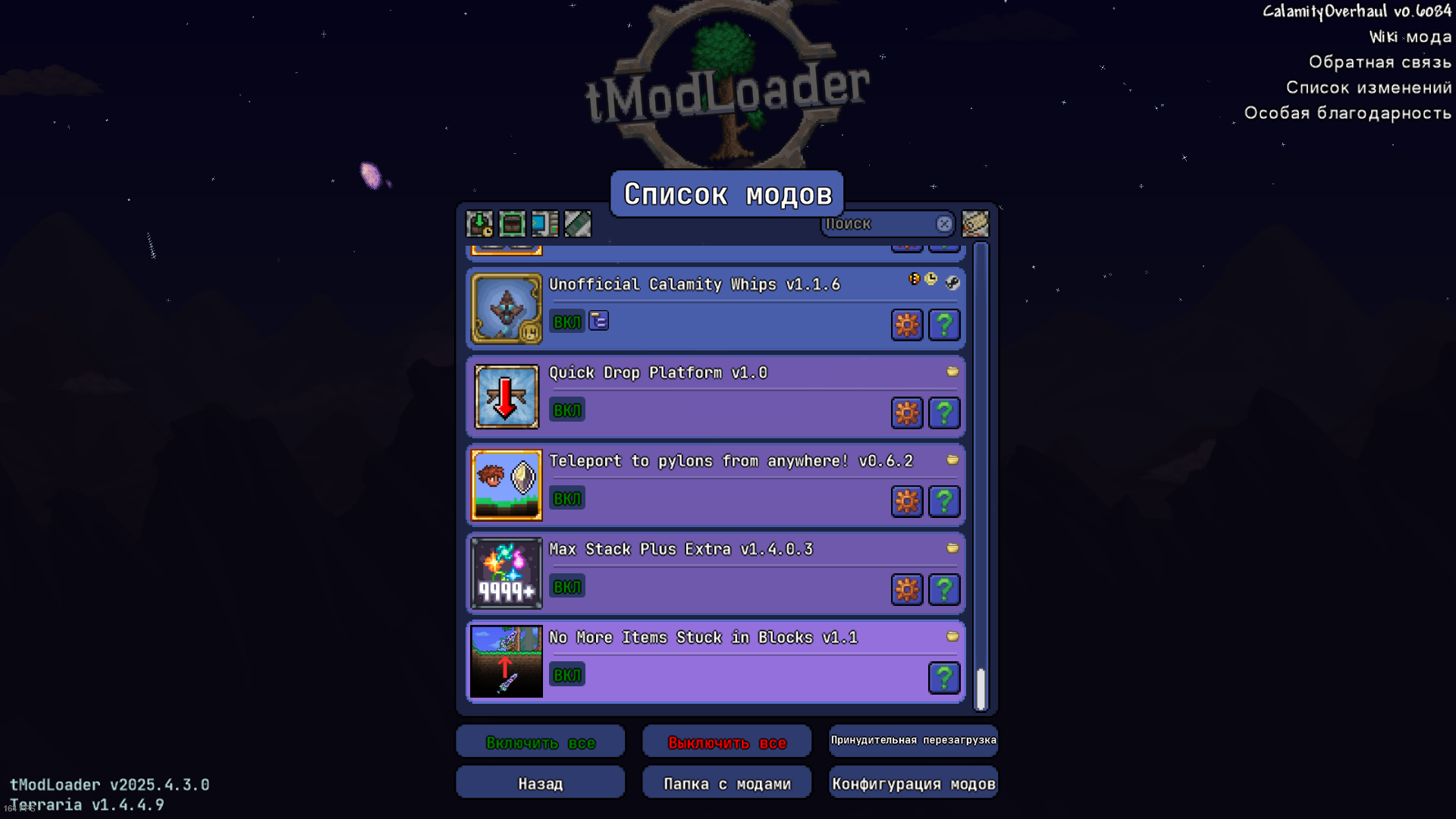The image size is (1456, 819).
Task: Click the question mark for No More Items Stuck in Blocks
Action: coord(944,677)
